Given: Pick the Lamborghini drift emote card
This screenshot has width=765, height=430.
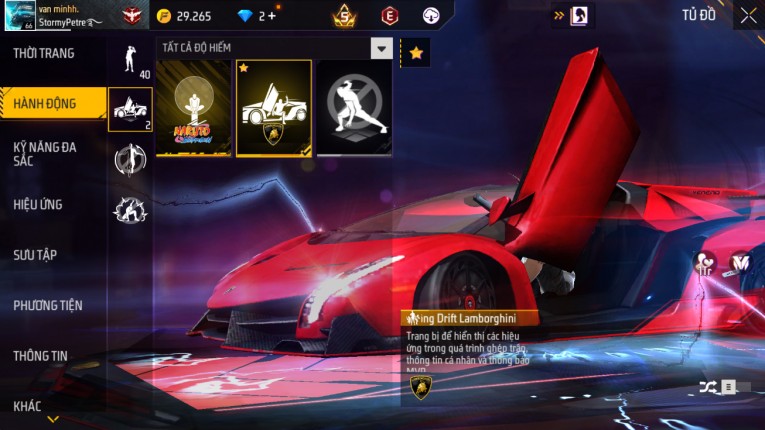Looking at the screenshot, I should [274, 108].
